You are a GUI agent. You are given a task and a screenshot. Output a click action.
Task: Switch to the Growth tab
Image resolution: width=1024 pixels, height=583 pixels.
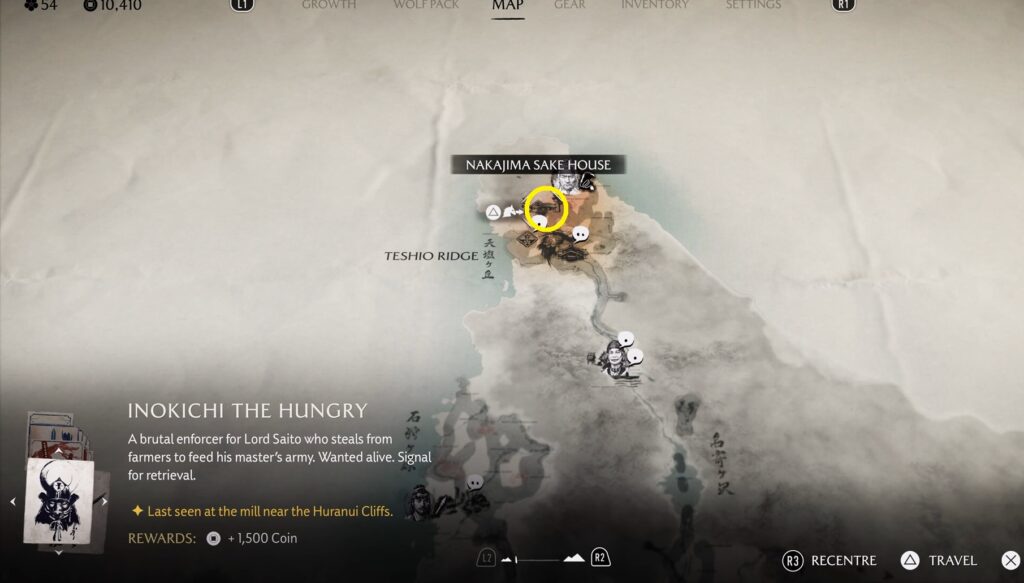click(x=329, y=5)
